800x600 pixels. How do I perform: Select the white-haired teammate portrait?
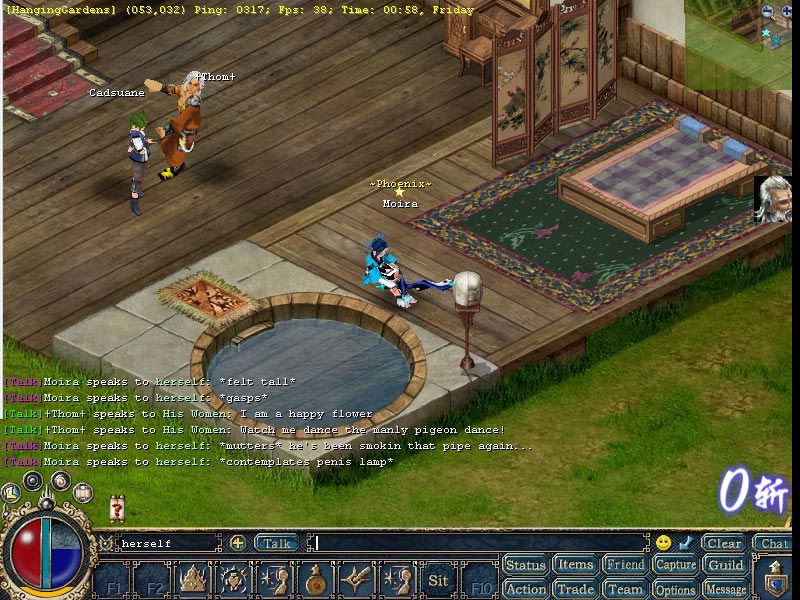773,198
